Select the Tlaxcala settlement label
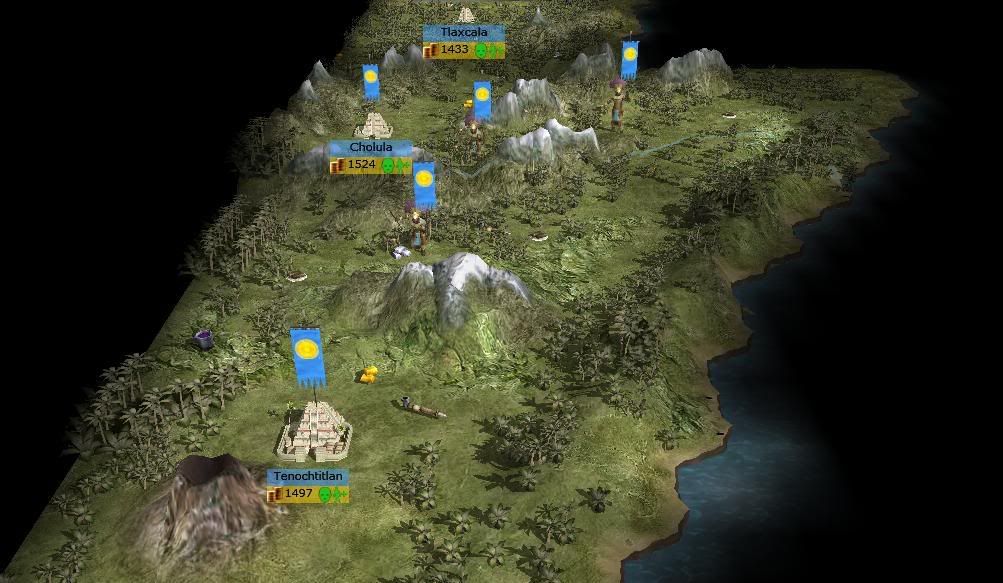1003x583 pixels. point(464,33)
